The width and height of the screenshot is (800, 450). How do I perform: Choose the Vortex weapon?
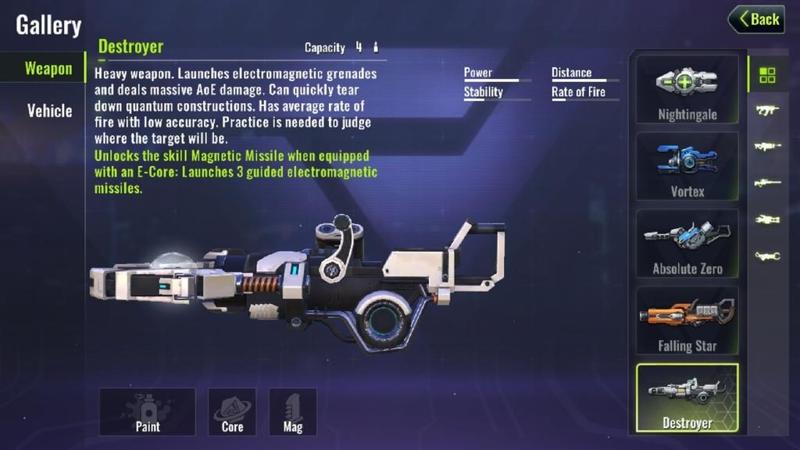pyautogui.click(x=687, y=165)
